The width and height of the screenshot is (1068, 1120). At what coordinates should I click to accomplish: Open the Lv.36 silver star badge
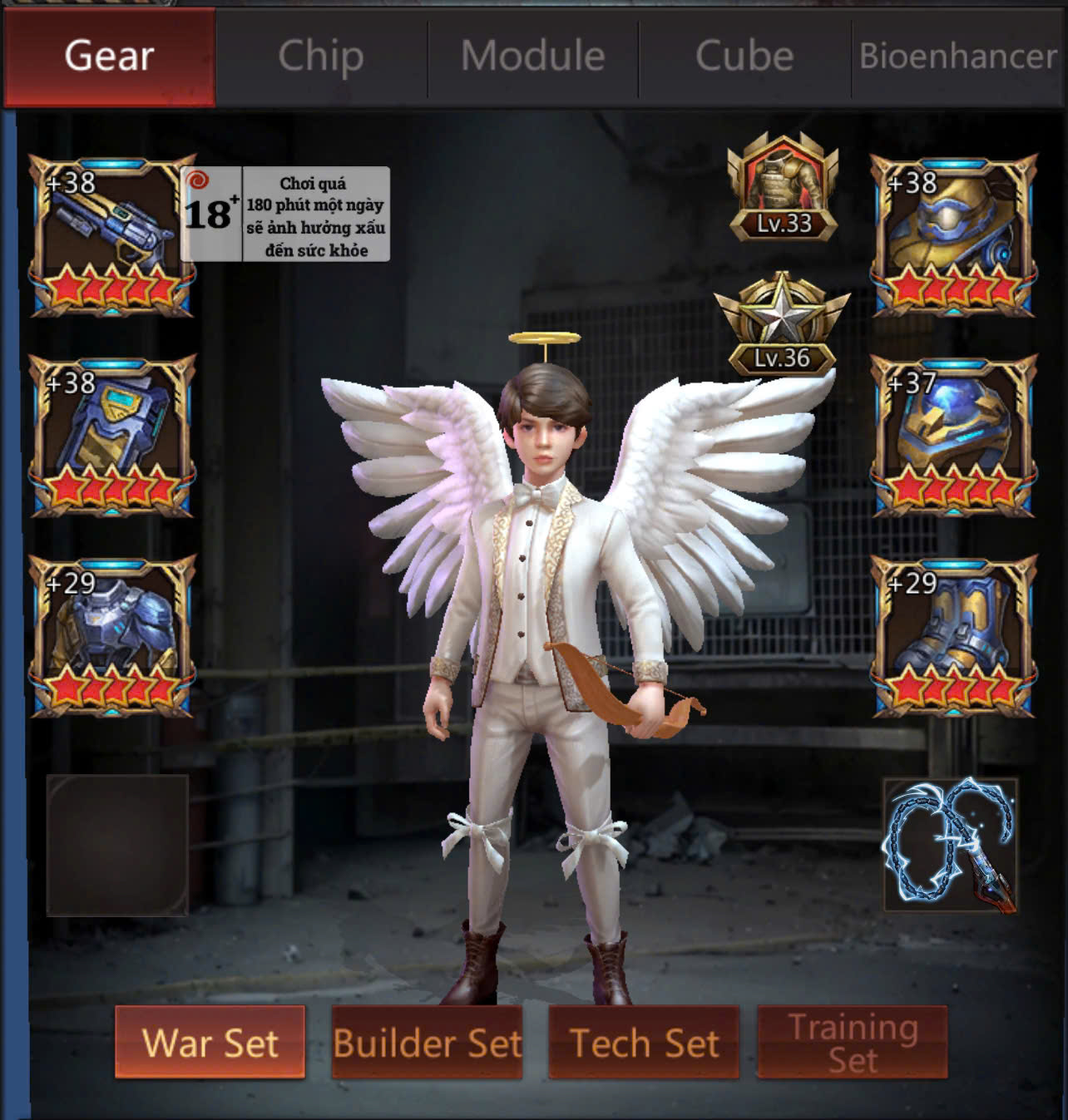(x=782, y=324)
